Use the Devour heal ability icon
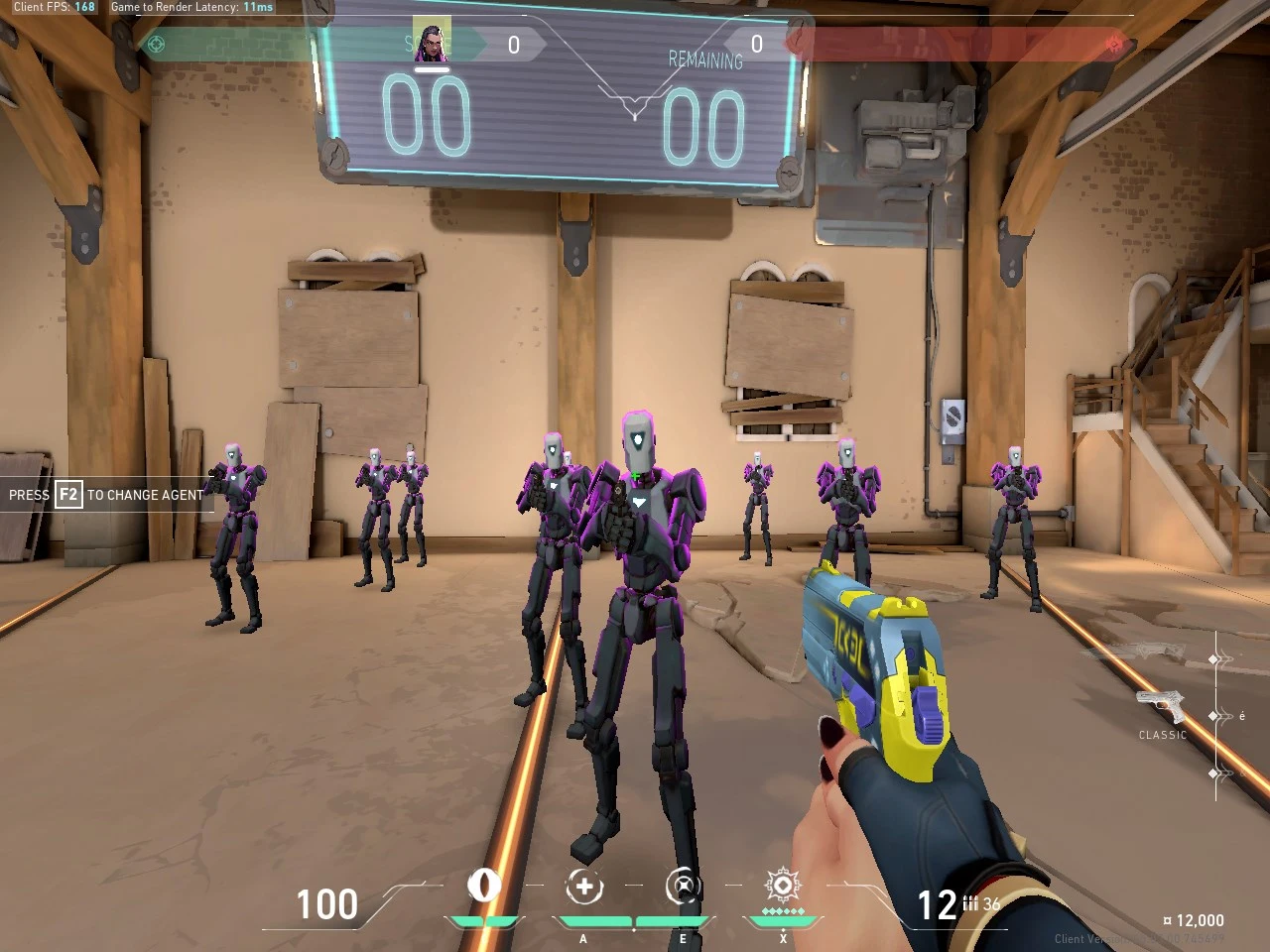The height and width of the screenshot is (952, 1270). [x=584, y=887]
